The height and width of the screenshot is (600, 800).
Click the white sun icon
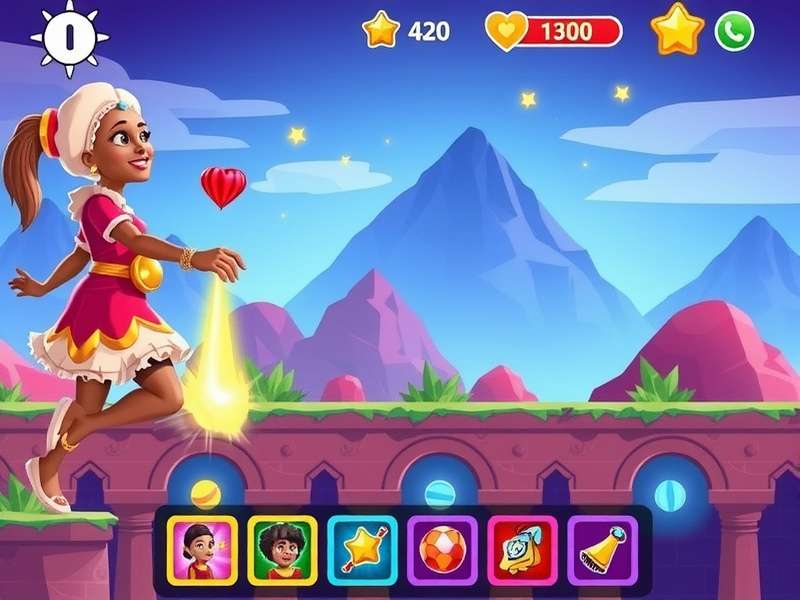[x=69, y=35]
